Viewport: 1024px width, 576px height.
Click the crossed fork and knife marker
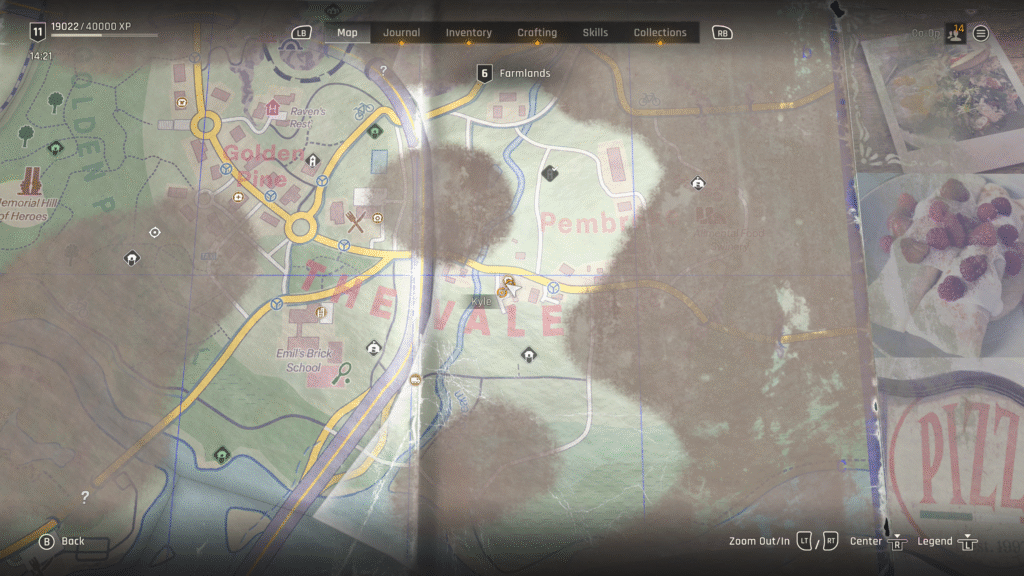(355, 220)
